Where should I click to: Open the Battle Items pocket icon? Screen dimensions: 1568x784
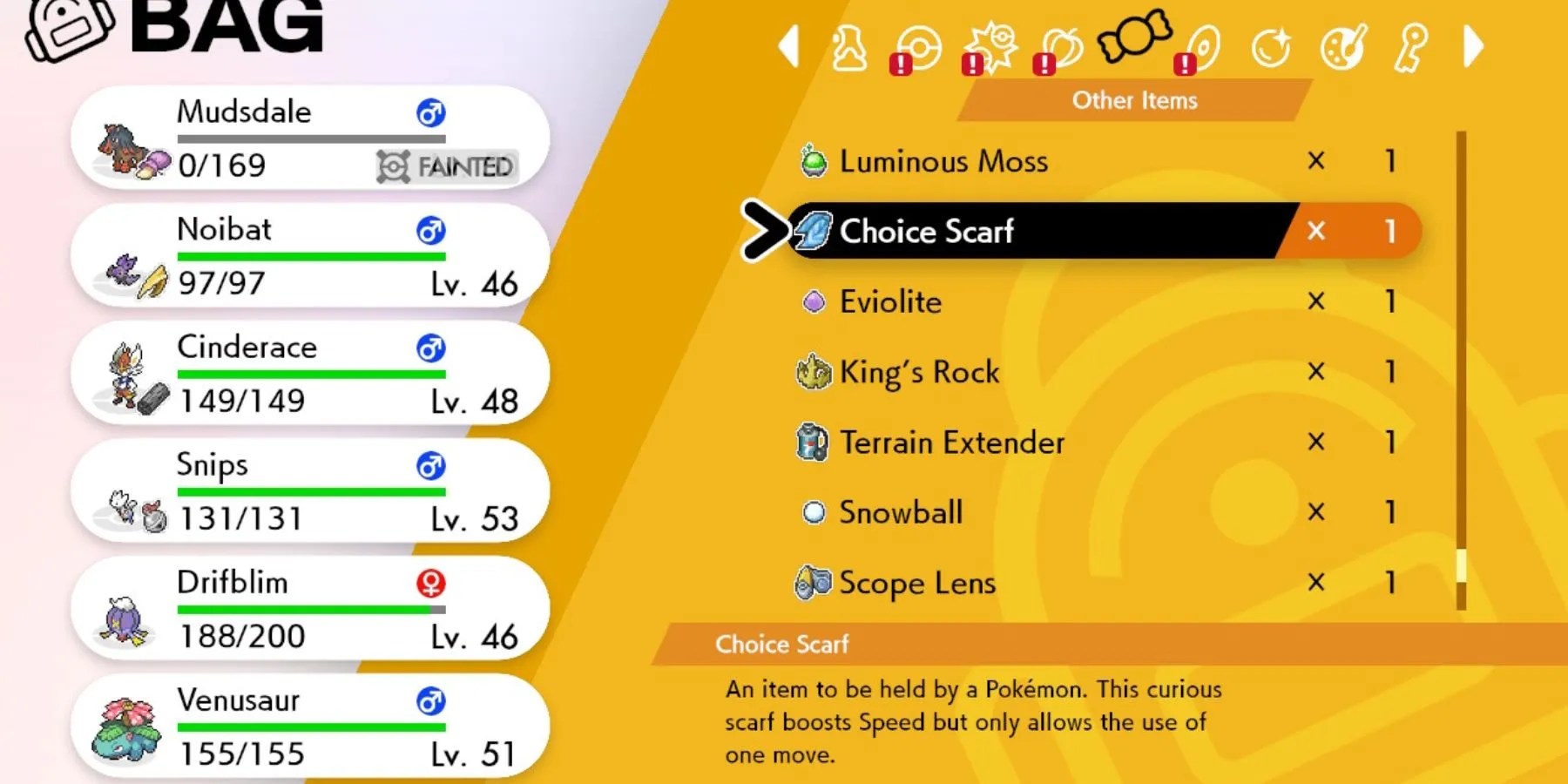pyautogui.click(x=983, y=48)
